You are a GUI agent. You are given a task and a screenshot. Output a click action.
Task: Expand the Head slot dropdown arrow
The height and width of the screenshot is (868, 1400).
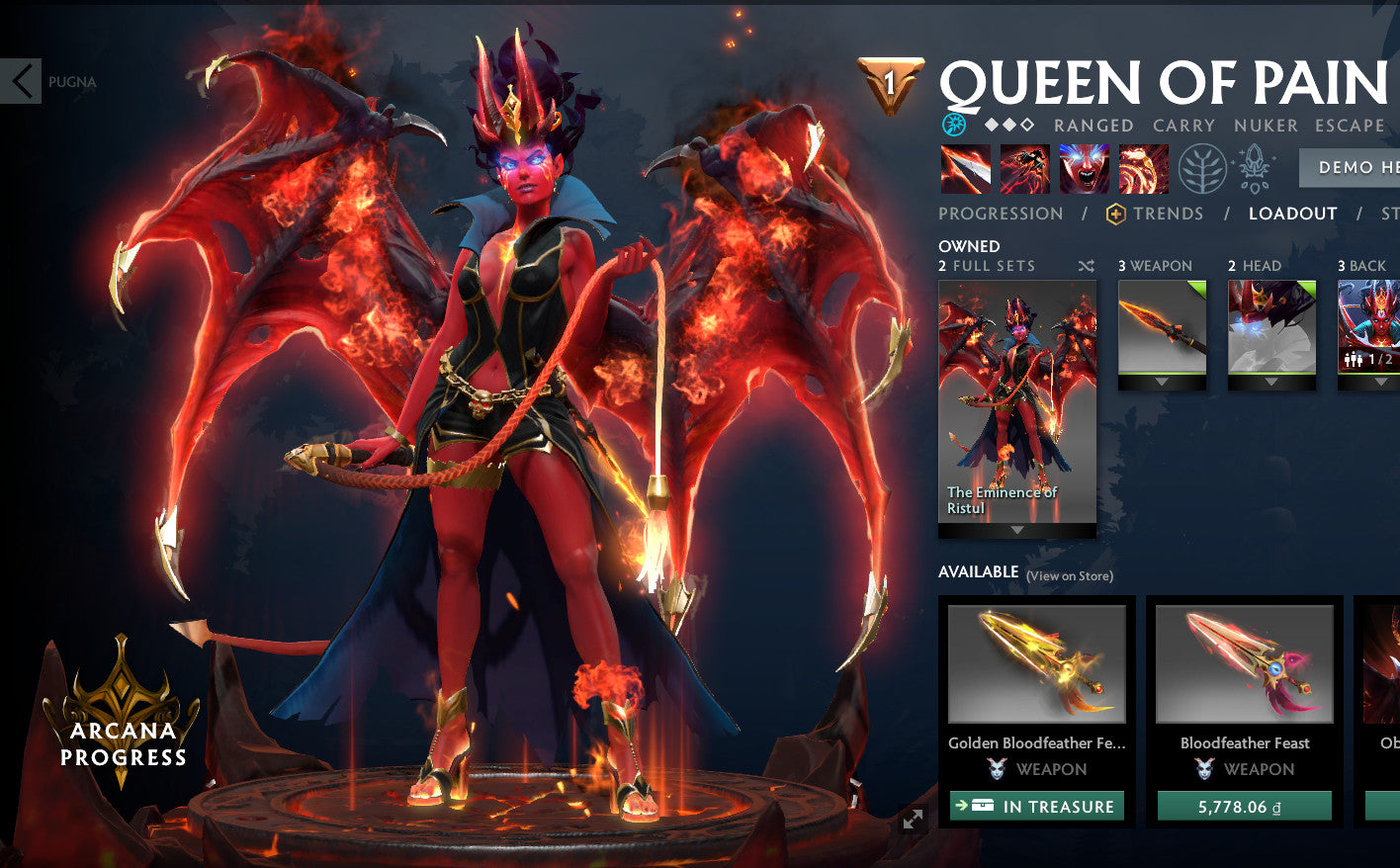pyautogui.click(x=1272, y=380)
